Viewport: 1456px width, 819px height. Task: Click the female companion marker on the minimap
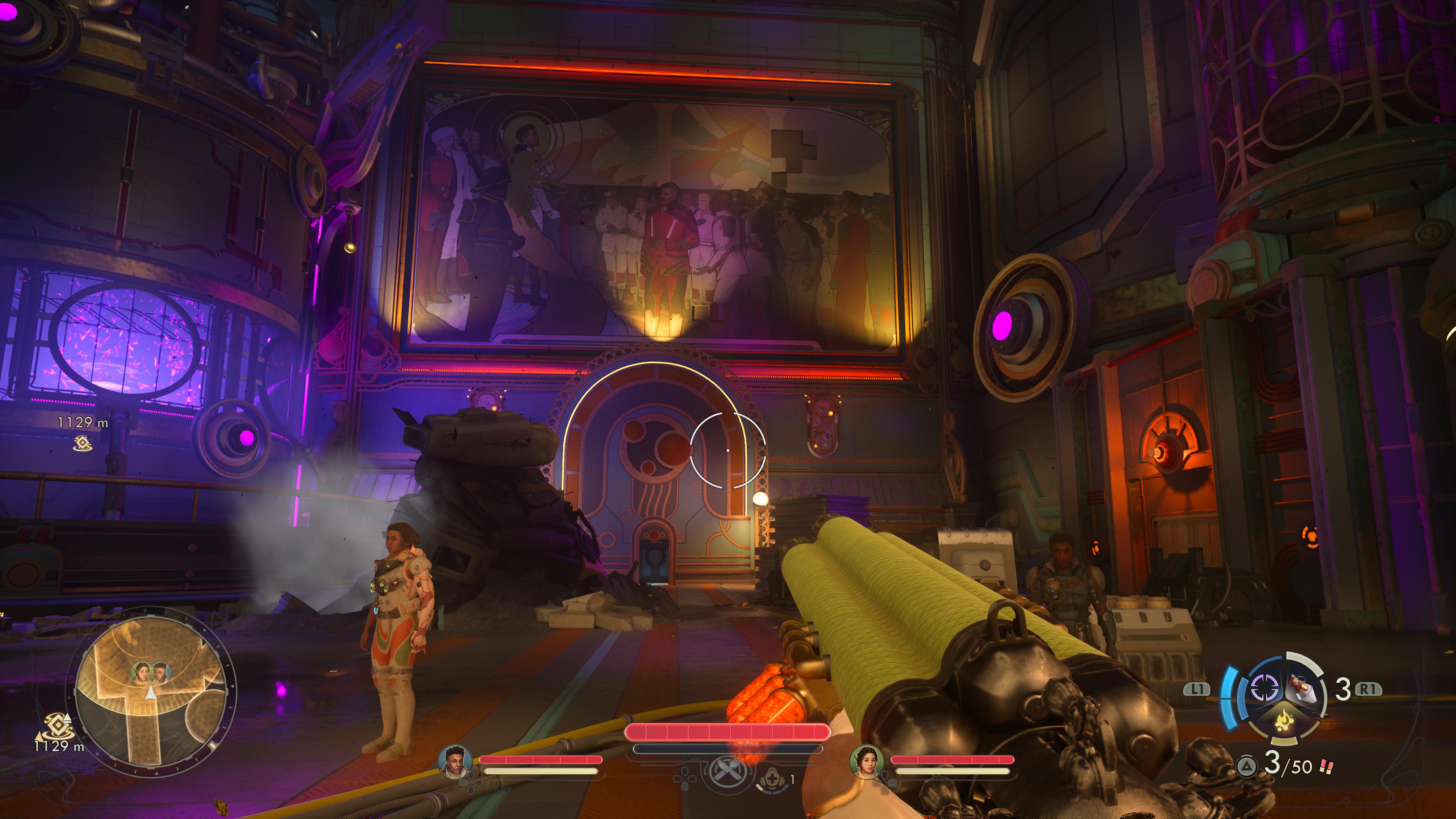pos(141,672)
